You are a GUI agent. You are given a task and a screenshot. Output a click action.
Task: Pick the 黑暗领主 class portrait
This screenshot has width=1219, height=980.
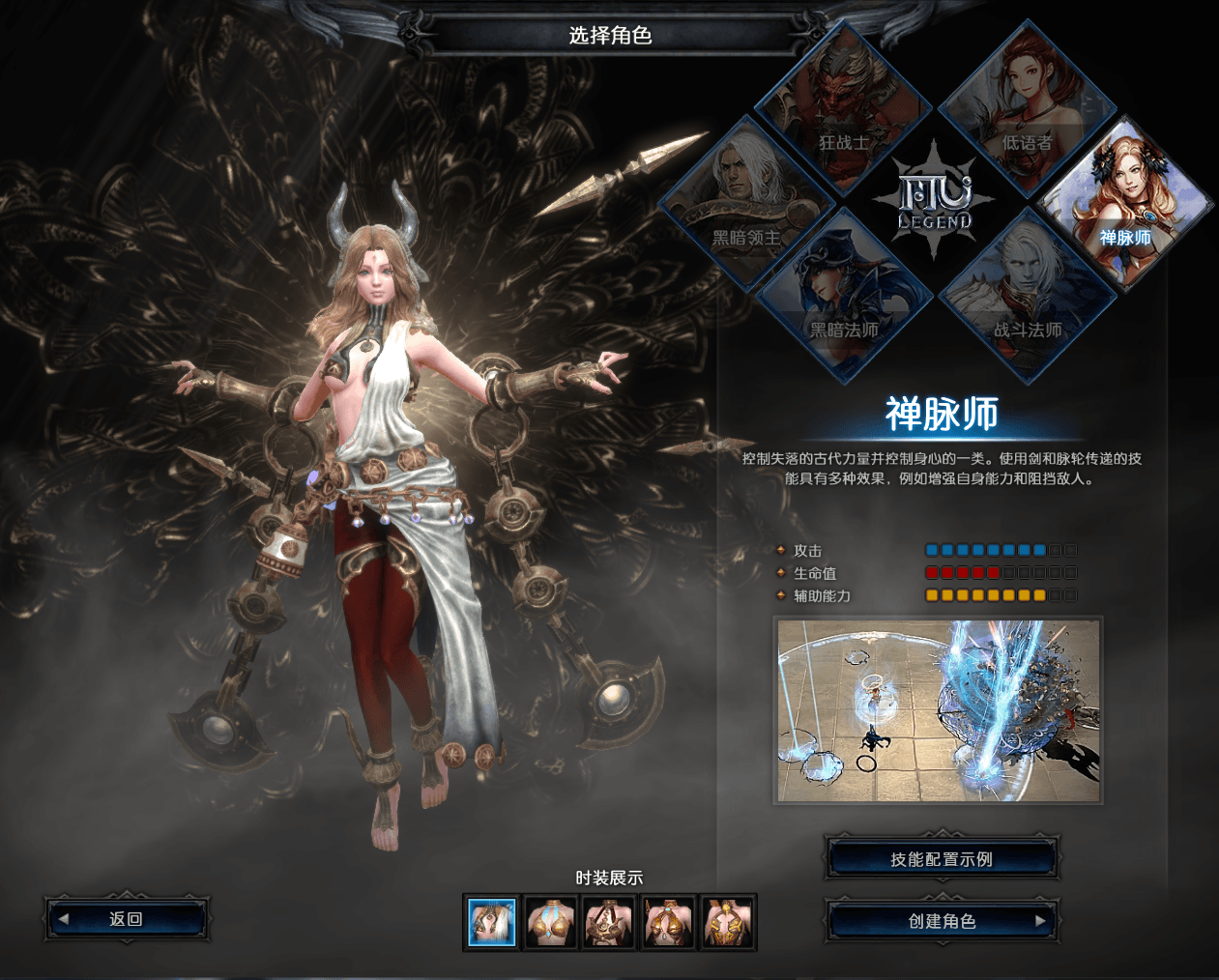pyautogui.click(x=745, y=205)
